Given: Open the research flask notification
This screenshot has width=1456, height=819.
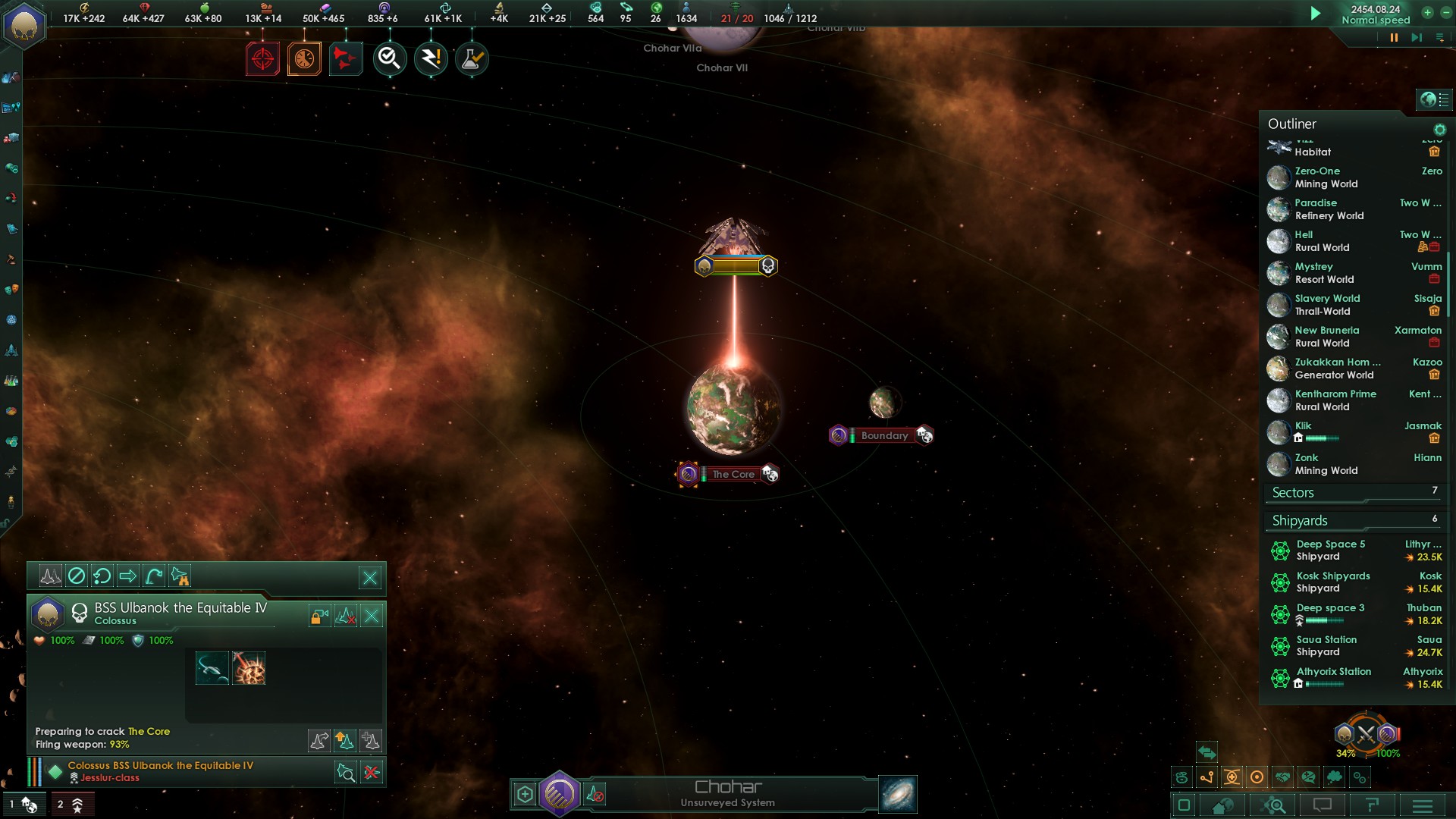Looking at the screenshot, I should [472, 59].
